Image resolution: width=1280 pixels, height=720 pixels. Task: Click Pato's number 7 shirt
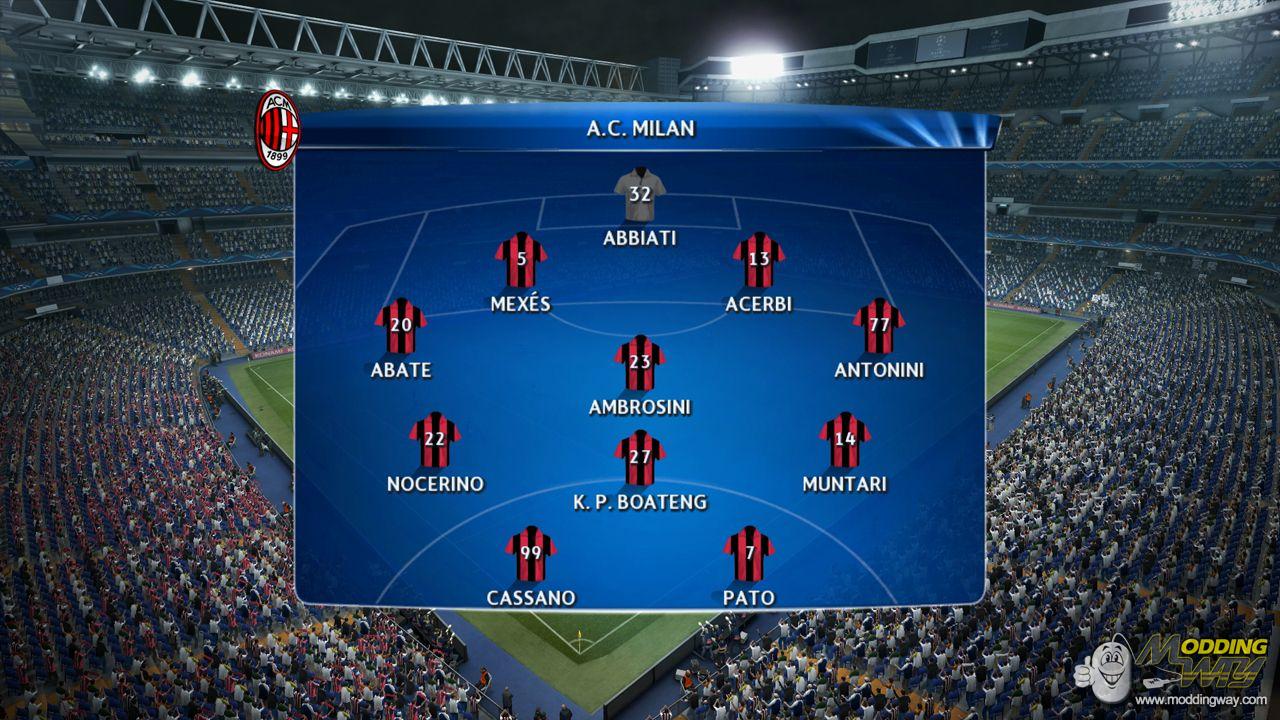(748, 554)
